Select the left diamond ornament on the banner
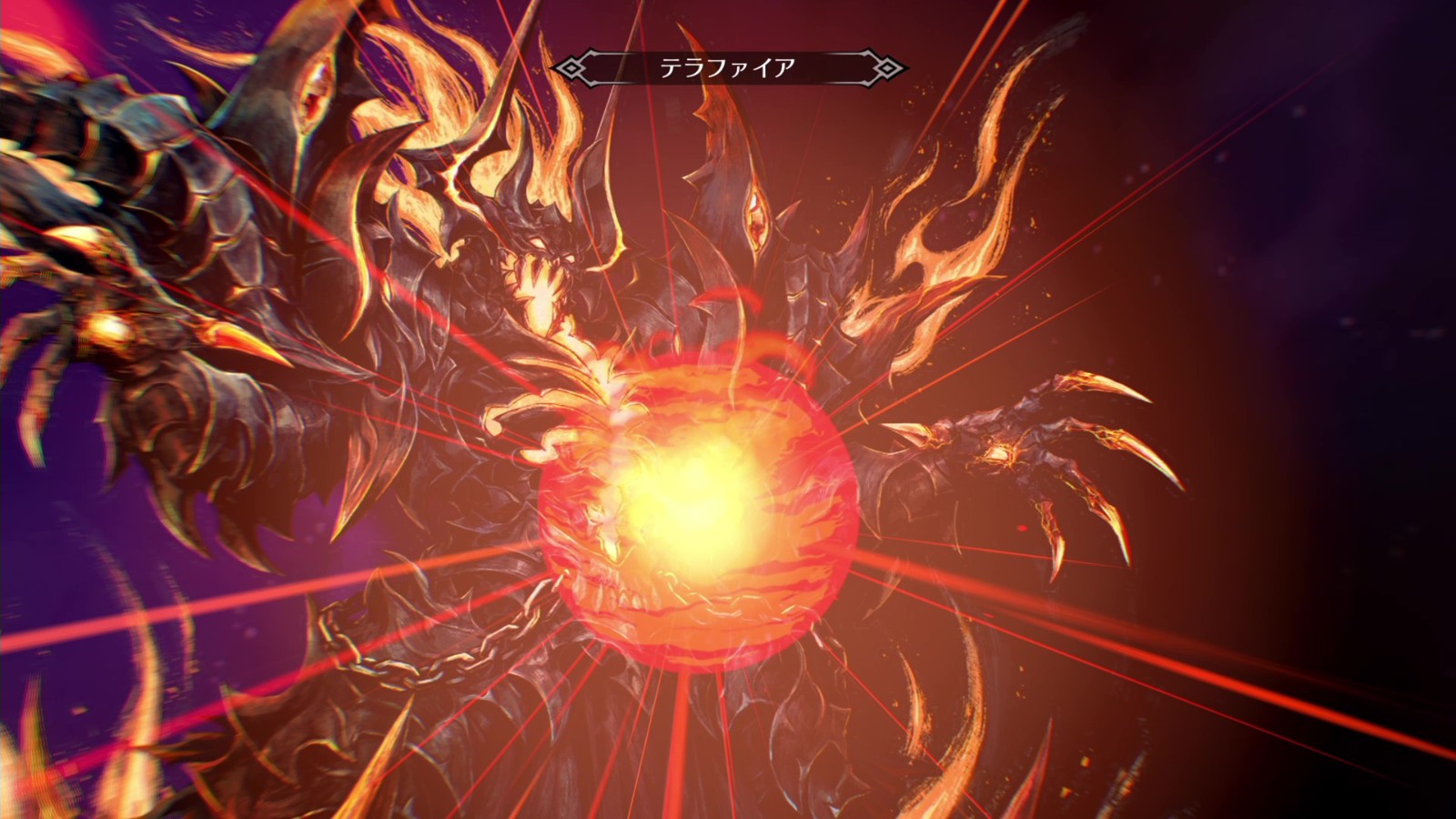This screenshot has height=819, width=1456. click(571, 65)
